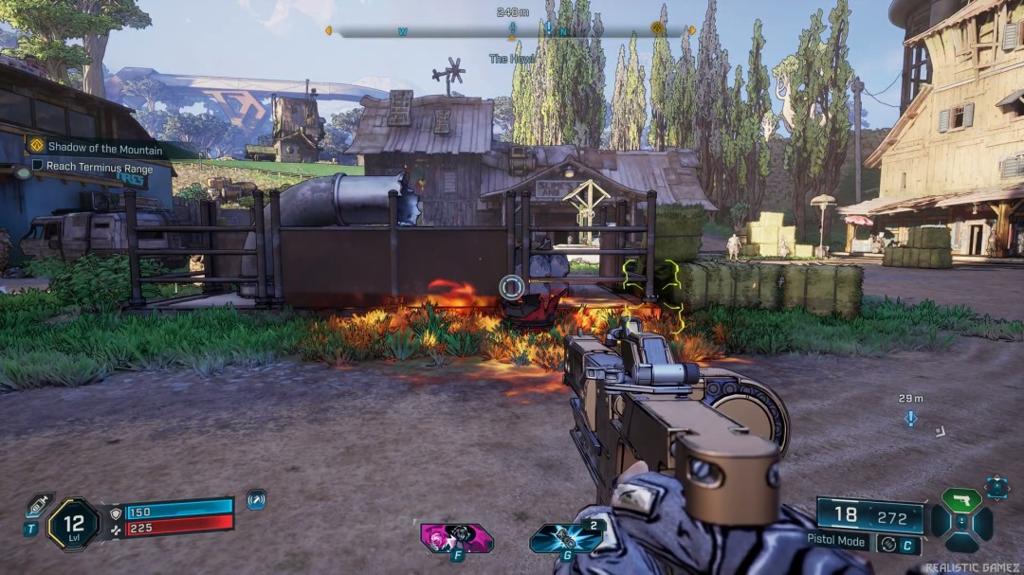Select the green pistol weapon slot
This screenshot has width=1024, height=575.
coord(962,501)
